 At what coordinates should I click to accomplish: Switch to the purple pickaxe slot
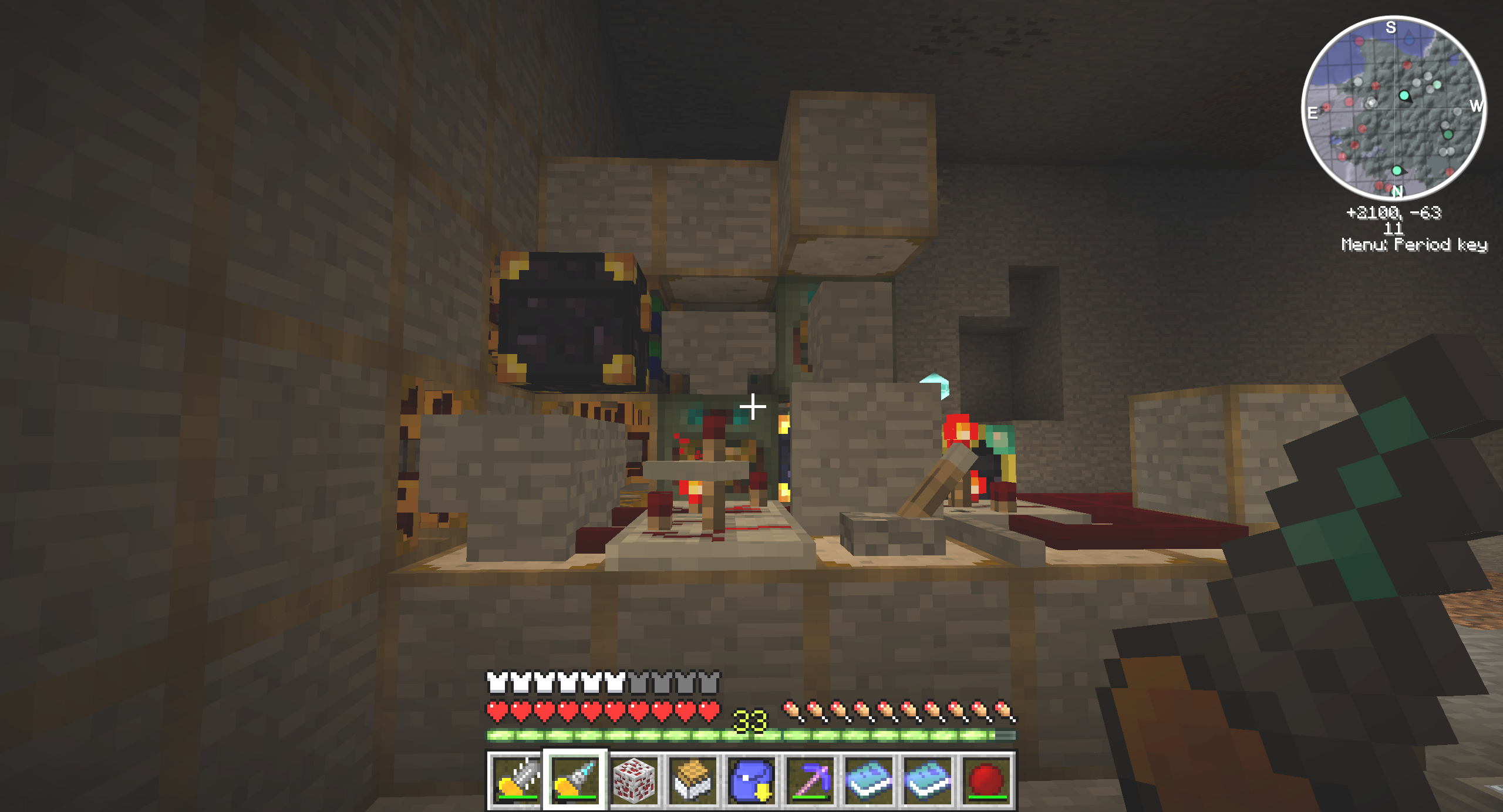point(810,780)
